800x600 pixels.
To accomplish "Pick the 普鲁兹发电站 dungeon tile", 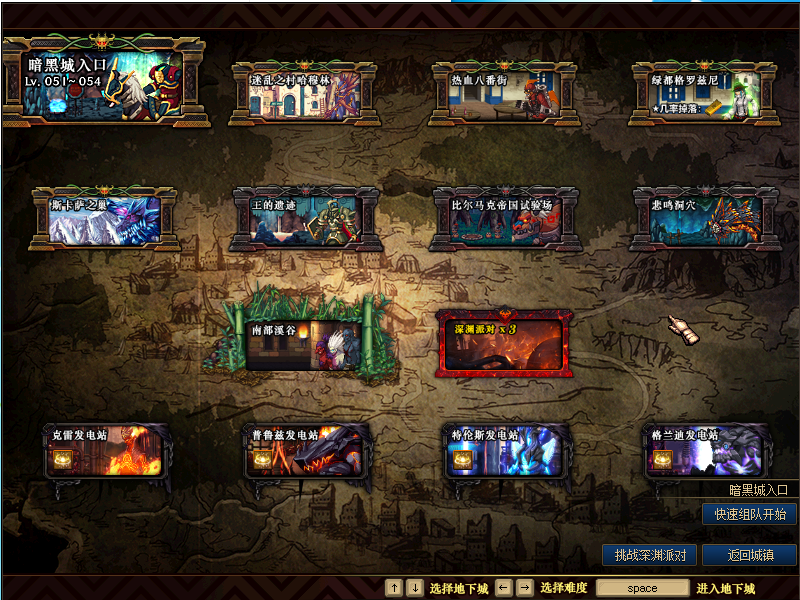I will tap(305, 452).
